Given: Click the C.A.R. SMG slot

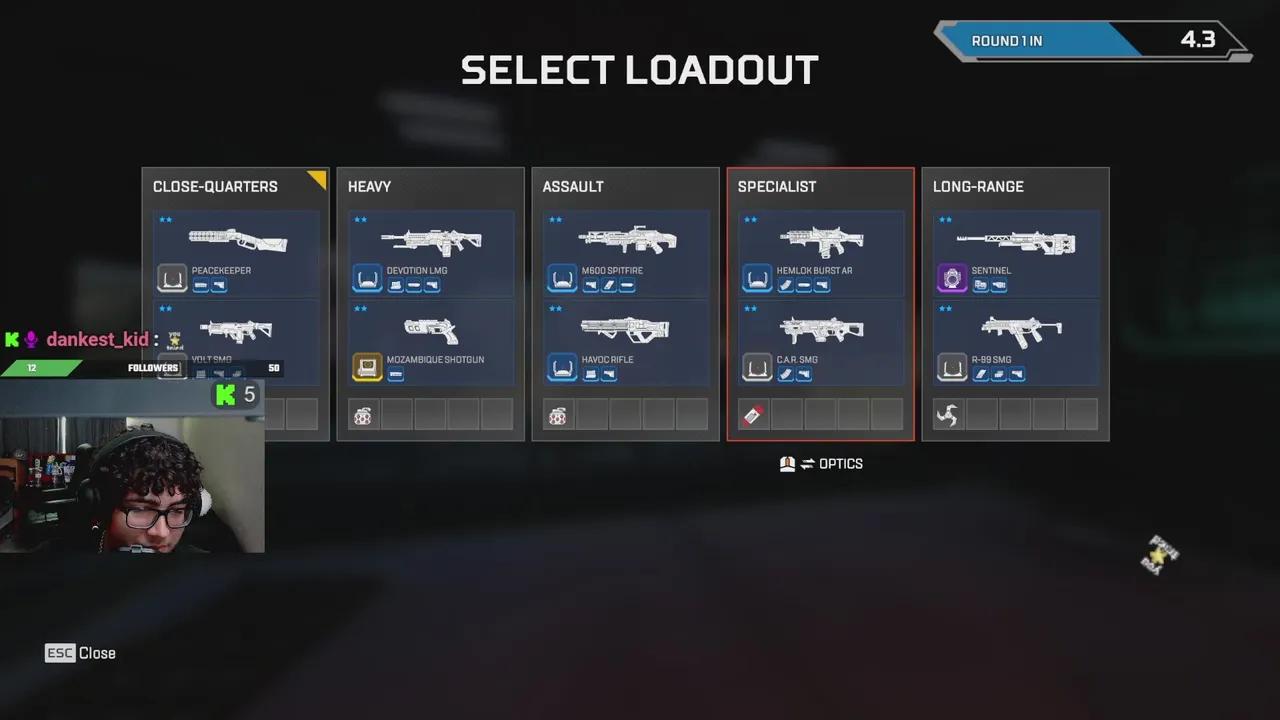Looking at the screenshot, I should 821,341.
